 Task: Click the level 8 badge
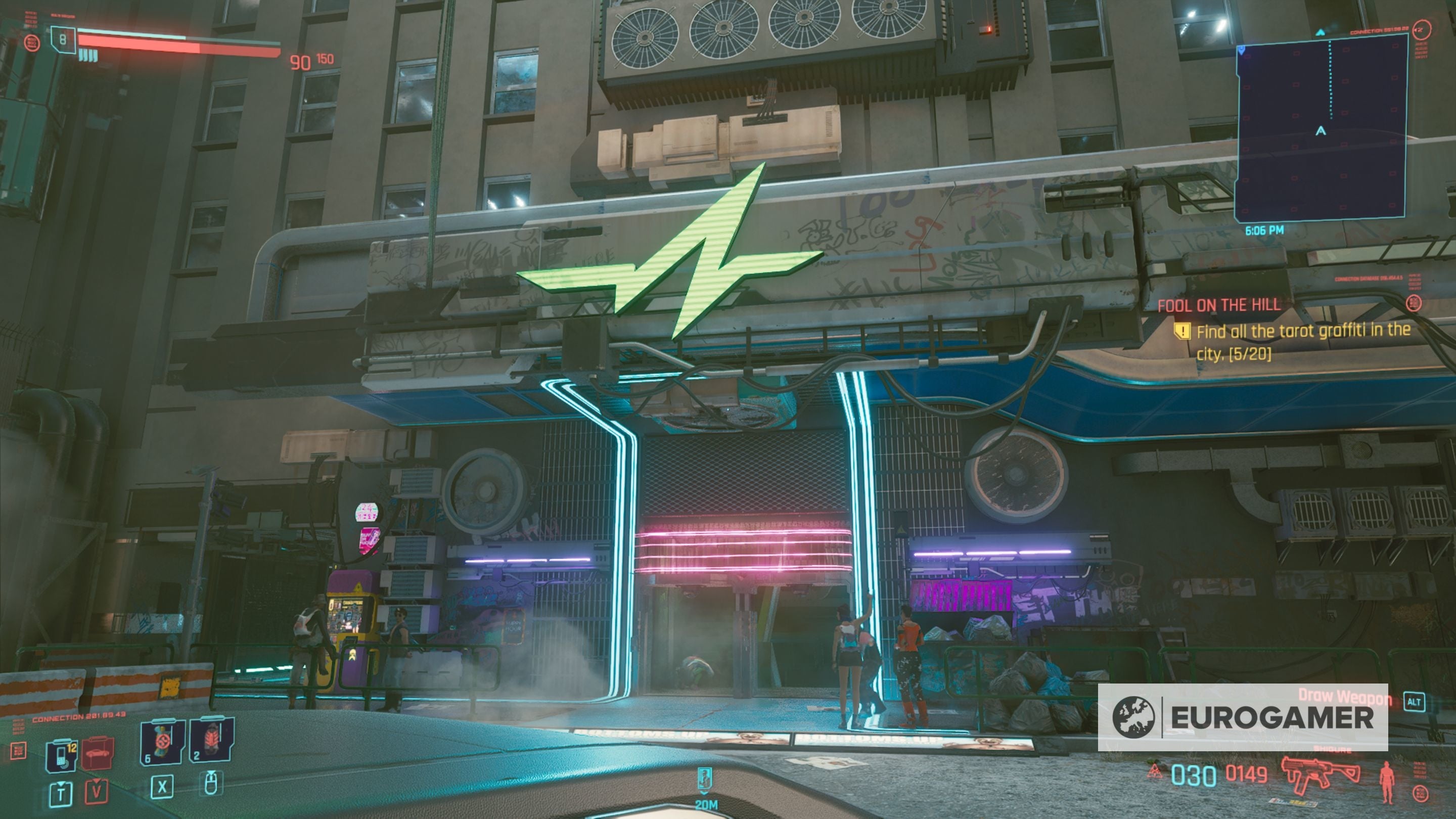point(63,39)
